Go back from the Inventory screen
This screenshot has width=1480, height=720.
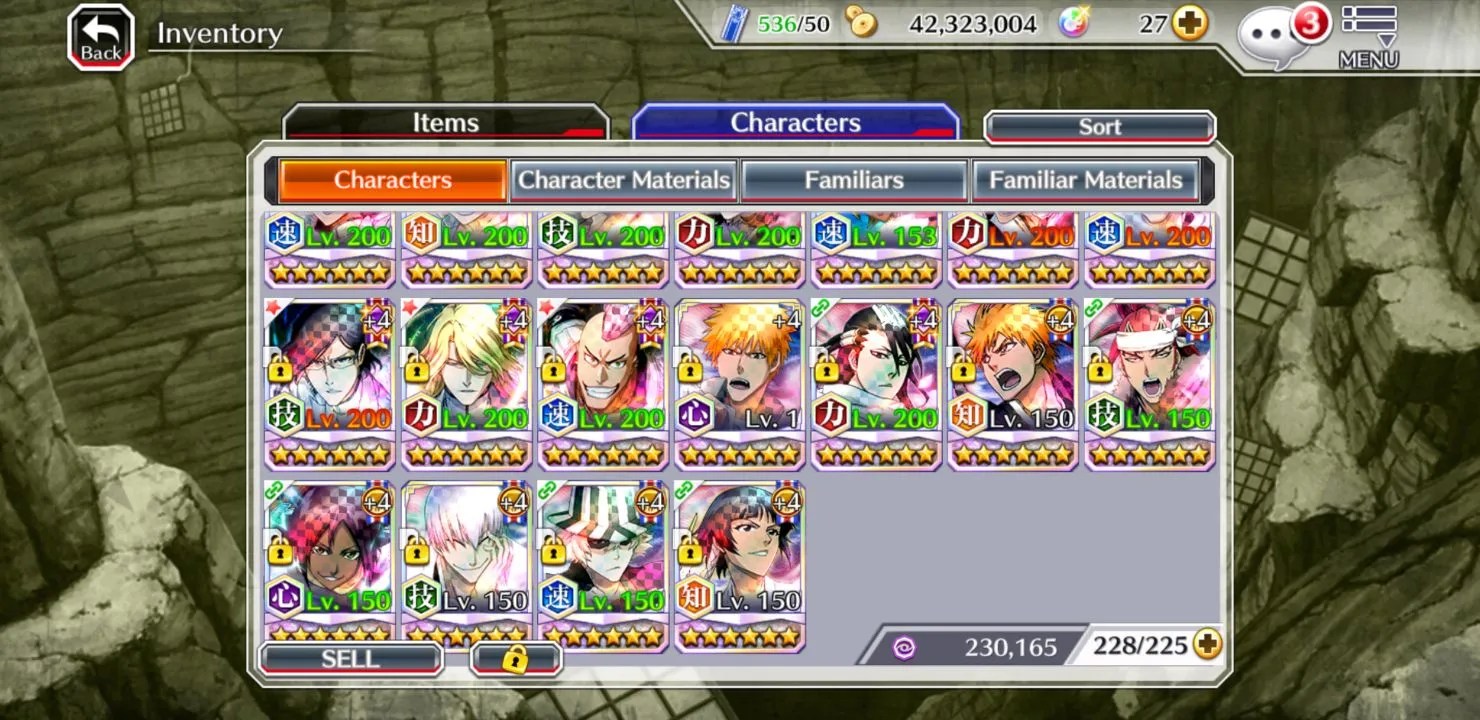pos(100,38)
